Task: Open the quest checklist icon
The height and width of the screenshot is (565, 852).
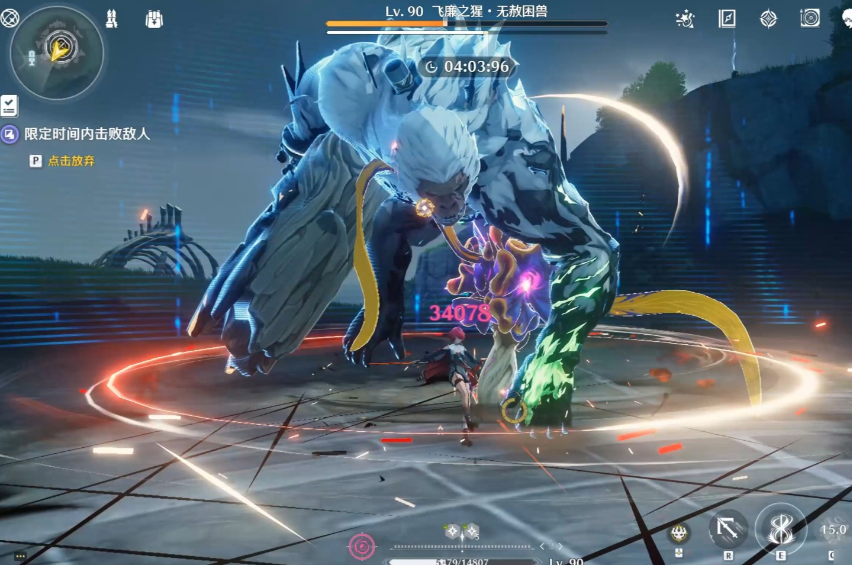Action: [x=9, y=105]
